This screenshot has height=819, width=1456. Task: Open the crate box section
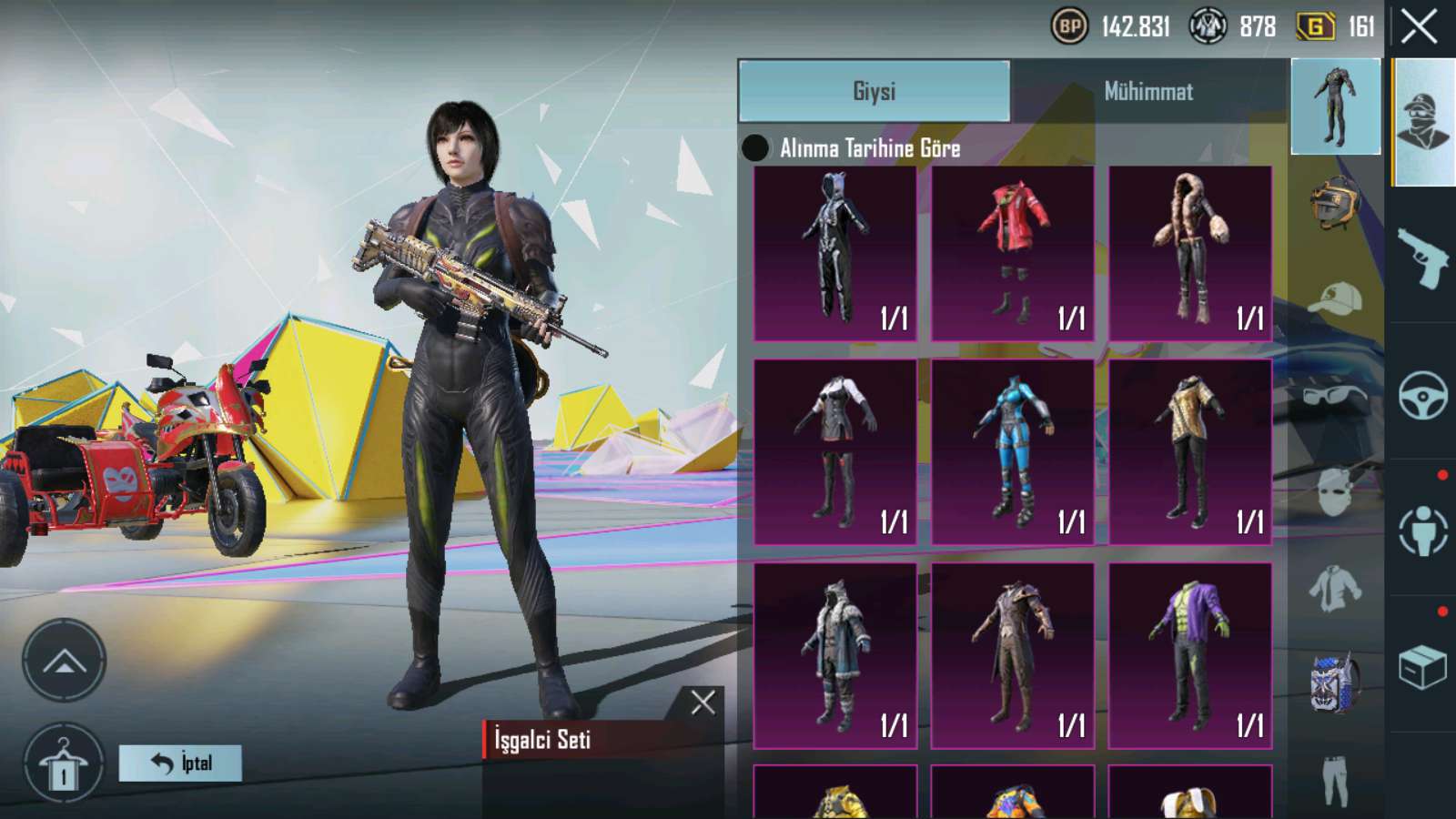click(x=1422, y=667)
